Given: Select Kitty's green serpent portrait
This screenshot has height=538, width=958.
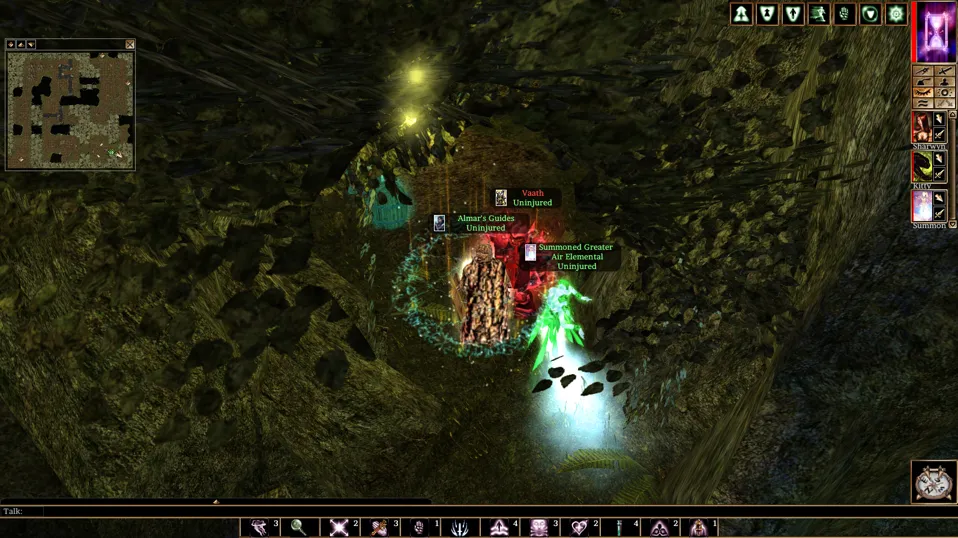Looking at the screenshot, I should pos(921,166).
